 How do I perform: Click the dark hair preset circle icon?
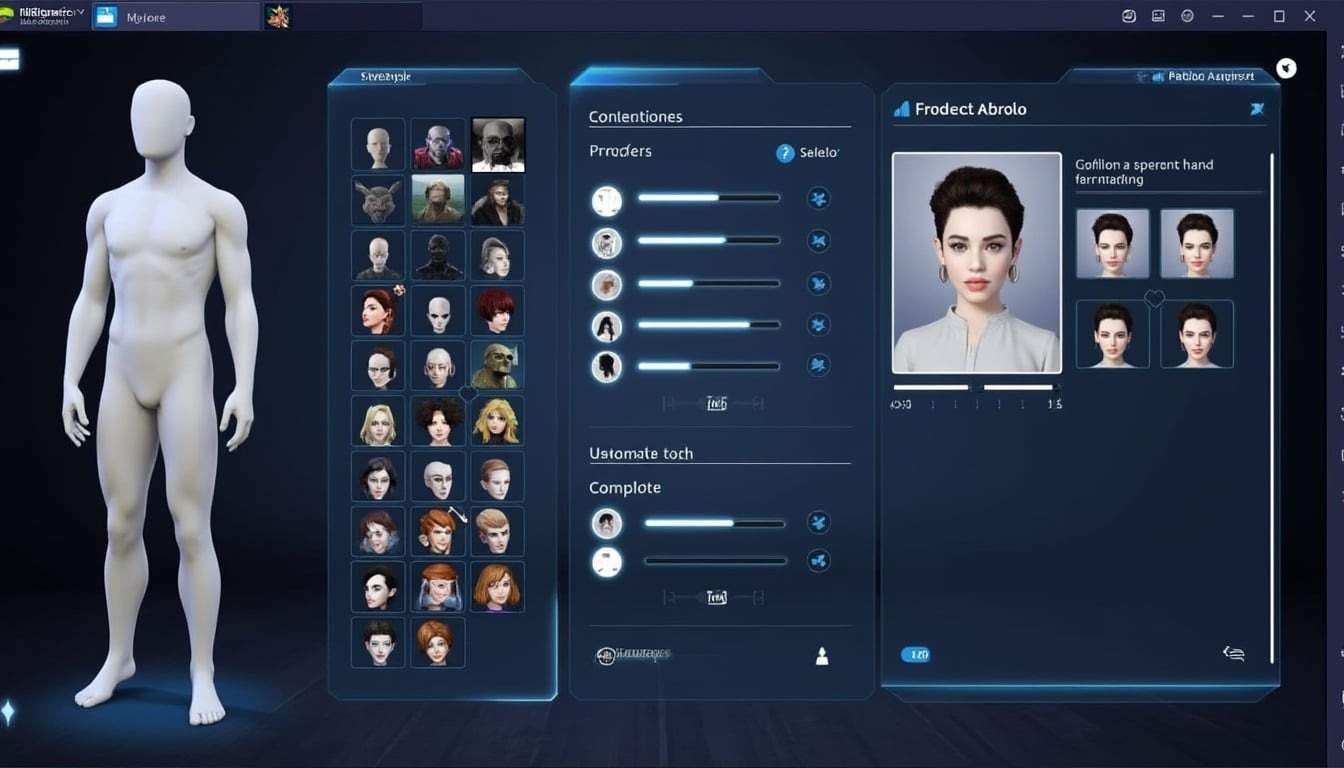point(607,365)
